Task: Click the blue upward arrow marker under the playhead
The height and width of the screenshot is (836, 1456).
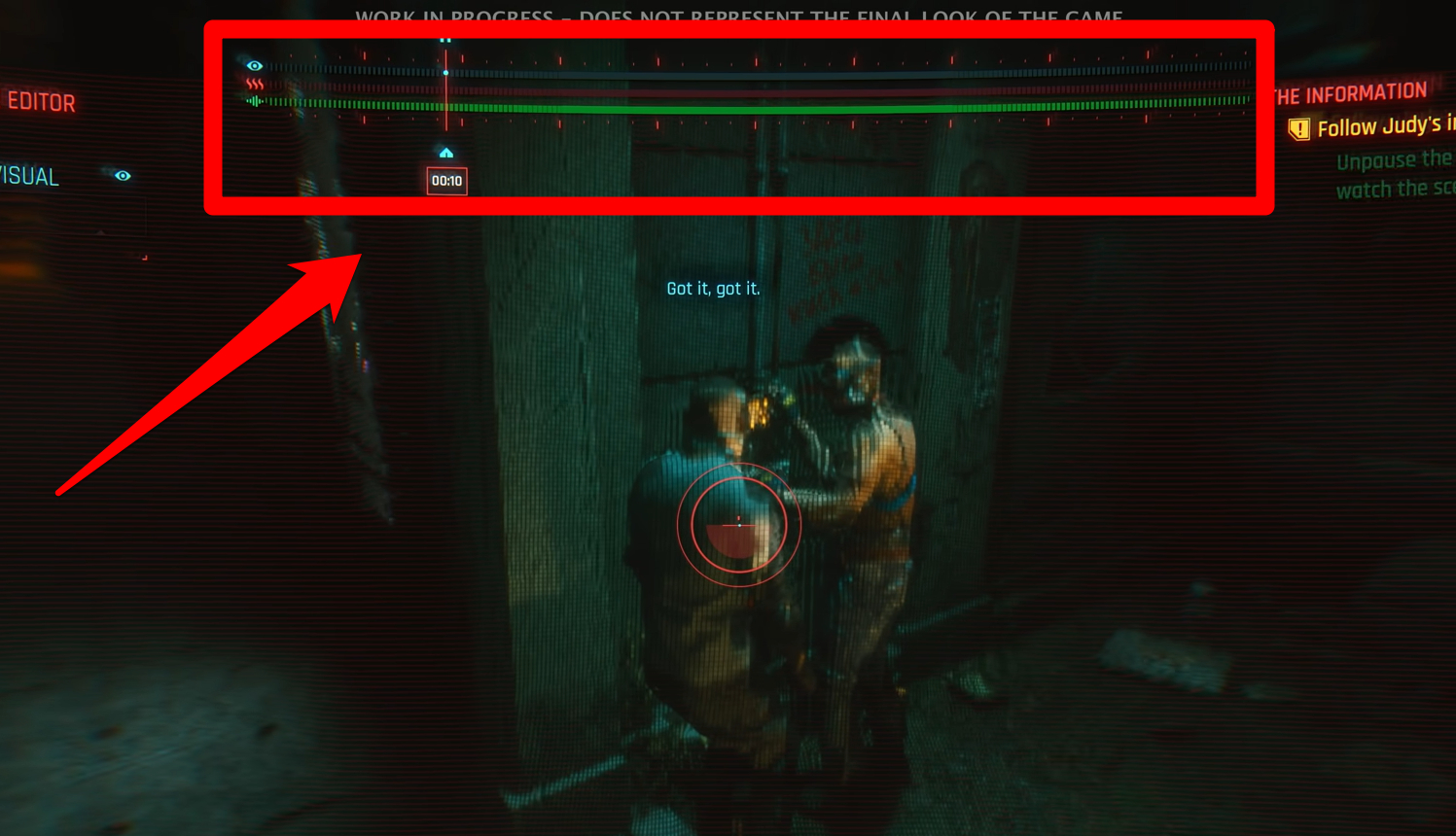Action: (446, 153)
